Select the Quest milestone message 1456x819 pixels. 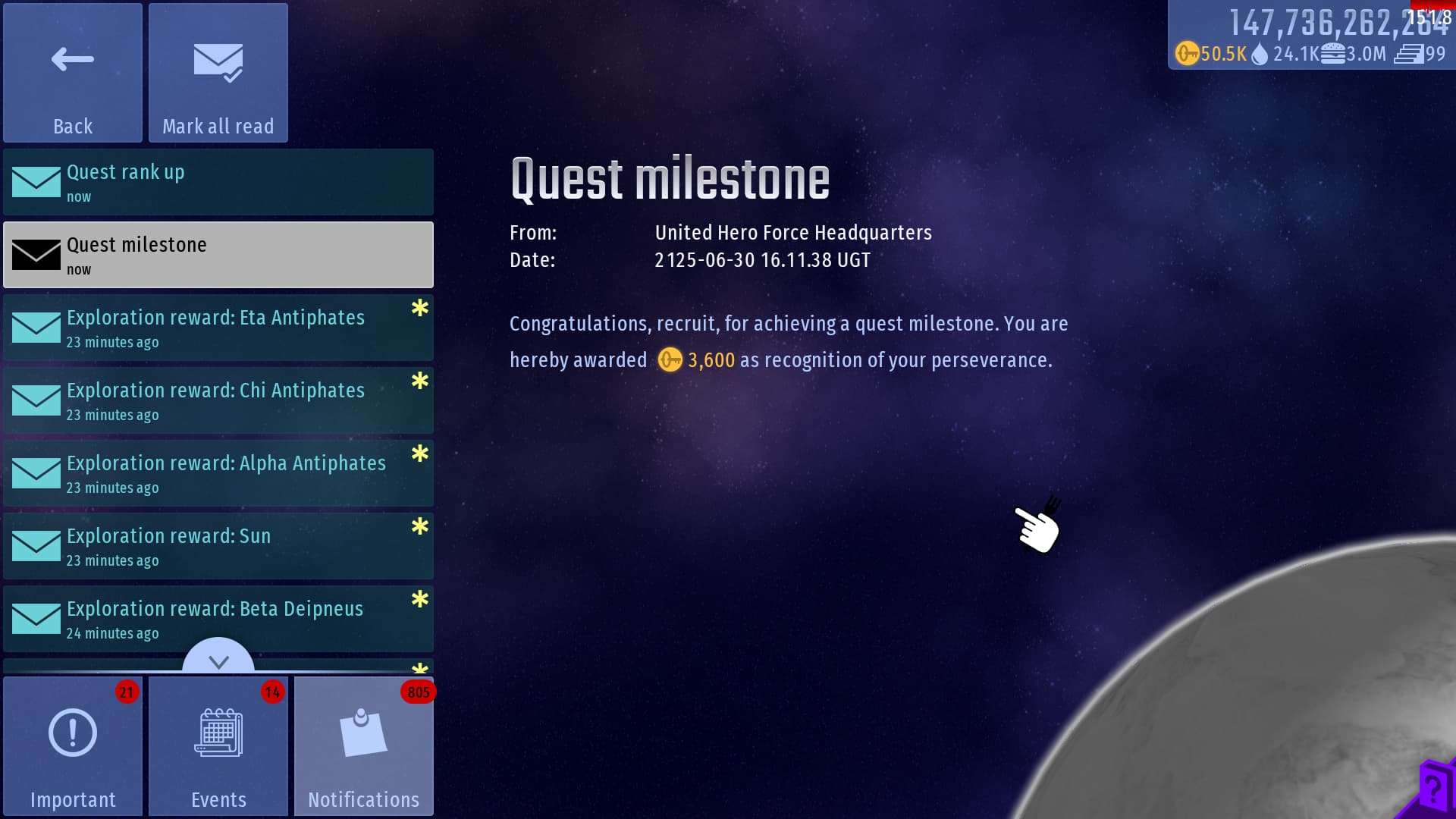[x=218, y=255]
